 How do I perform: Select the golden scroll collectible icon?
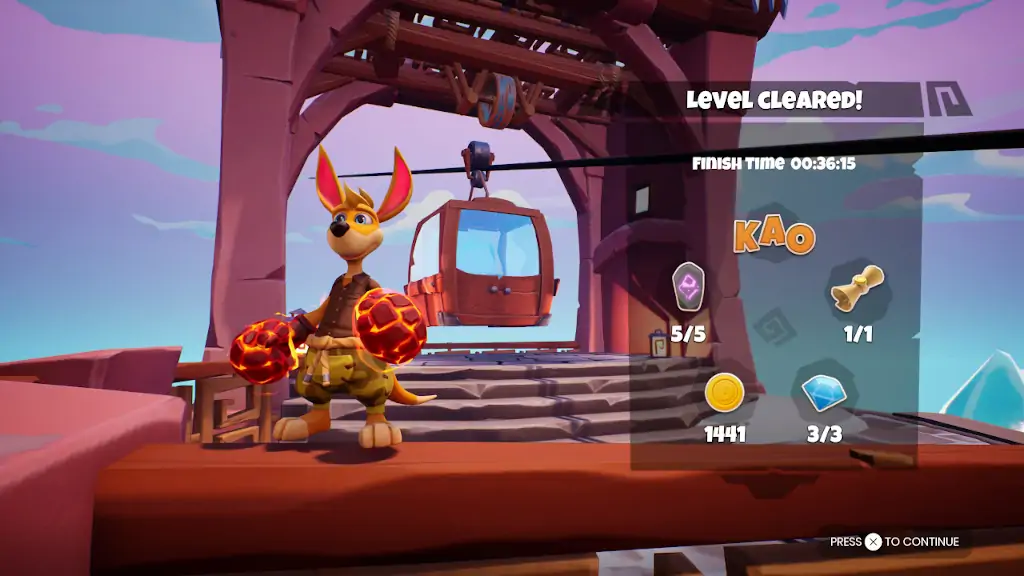click(858, 287)
